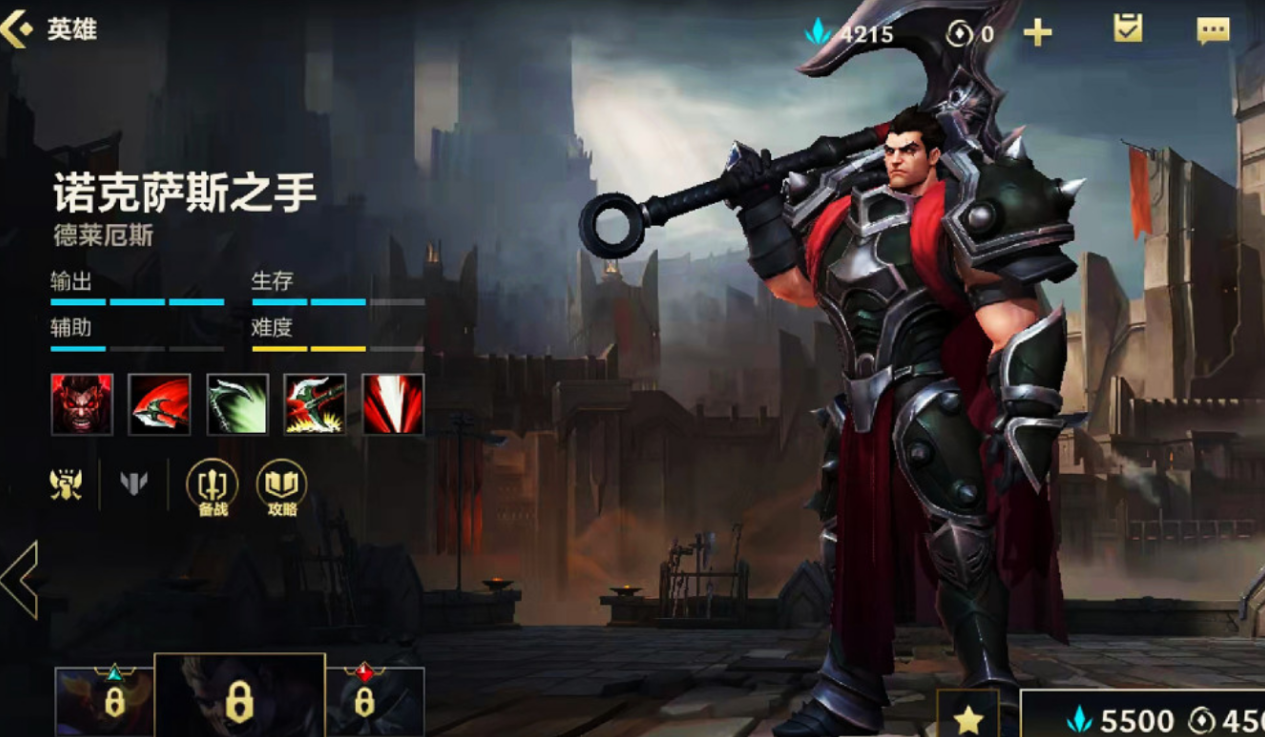Click the gold star favorite button

(967, 716)
